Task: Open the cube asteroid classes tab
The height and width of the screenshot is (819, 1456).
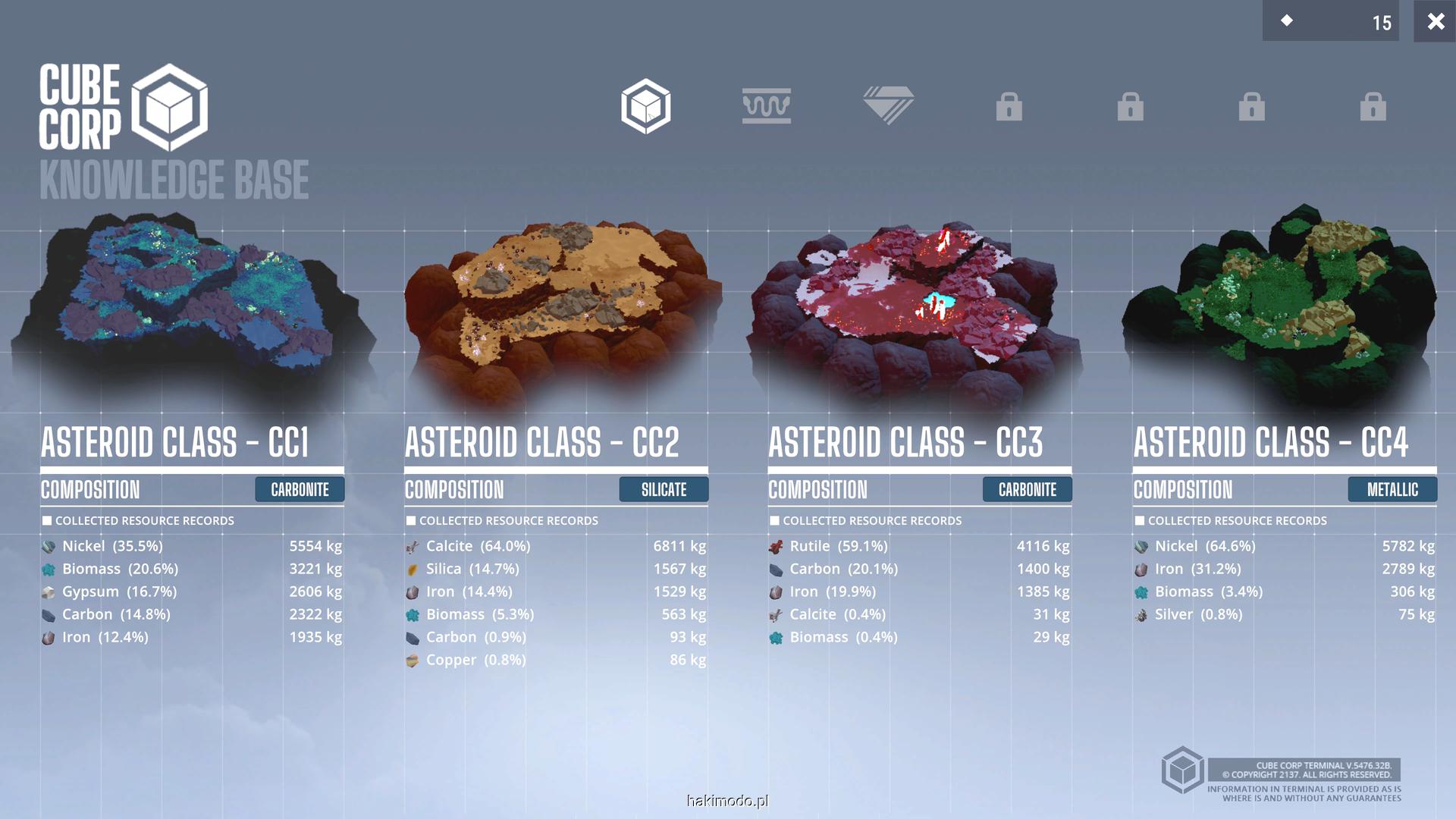Action: [645, 106]
